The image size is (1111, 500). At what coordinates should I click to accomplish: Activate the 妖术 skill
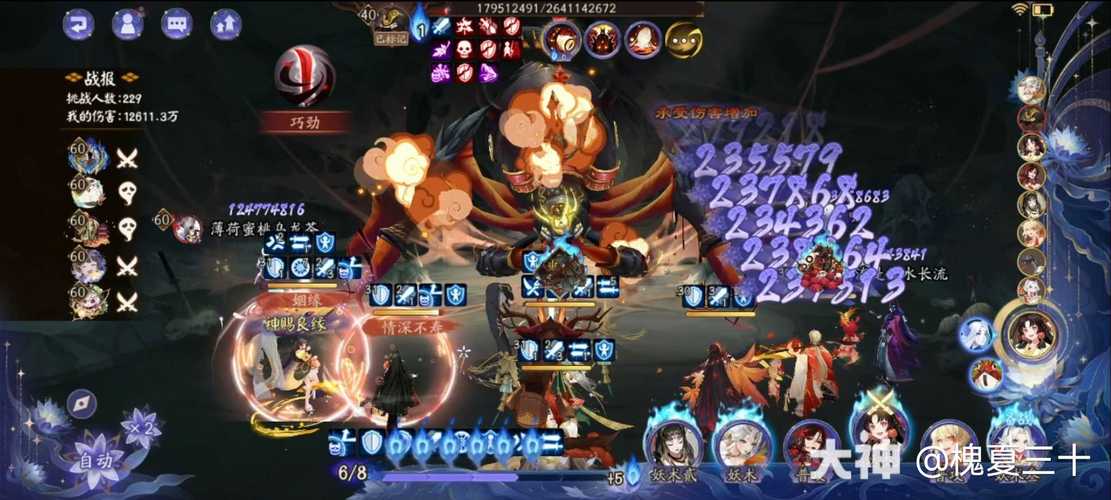click(x=742, y=441)
